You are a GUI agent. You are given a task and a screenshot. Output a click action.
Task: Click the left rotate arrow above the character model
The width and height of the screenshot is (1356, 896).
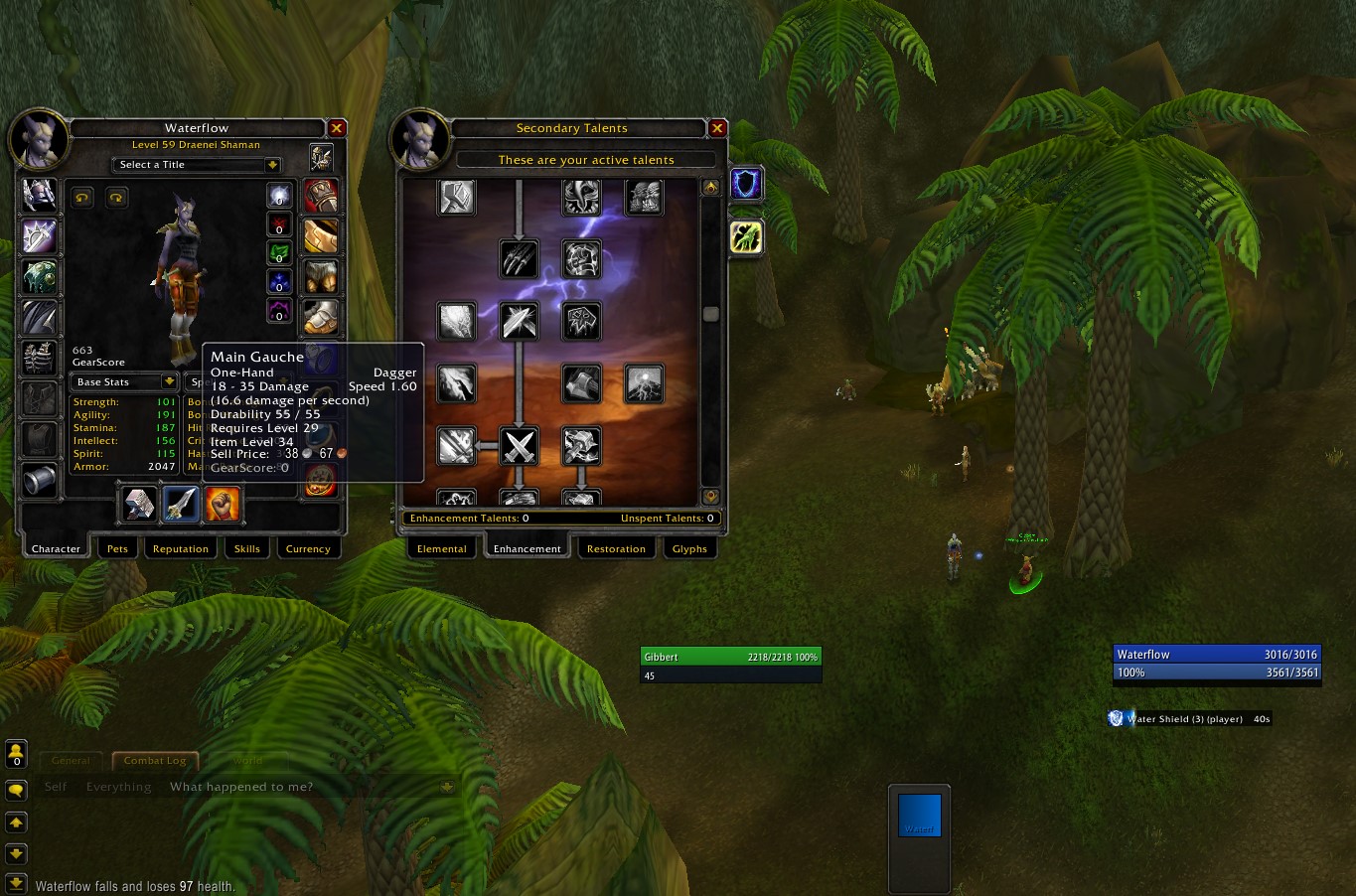tap(82, 198)
